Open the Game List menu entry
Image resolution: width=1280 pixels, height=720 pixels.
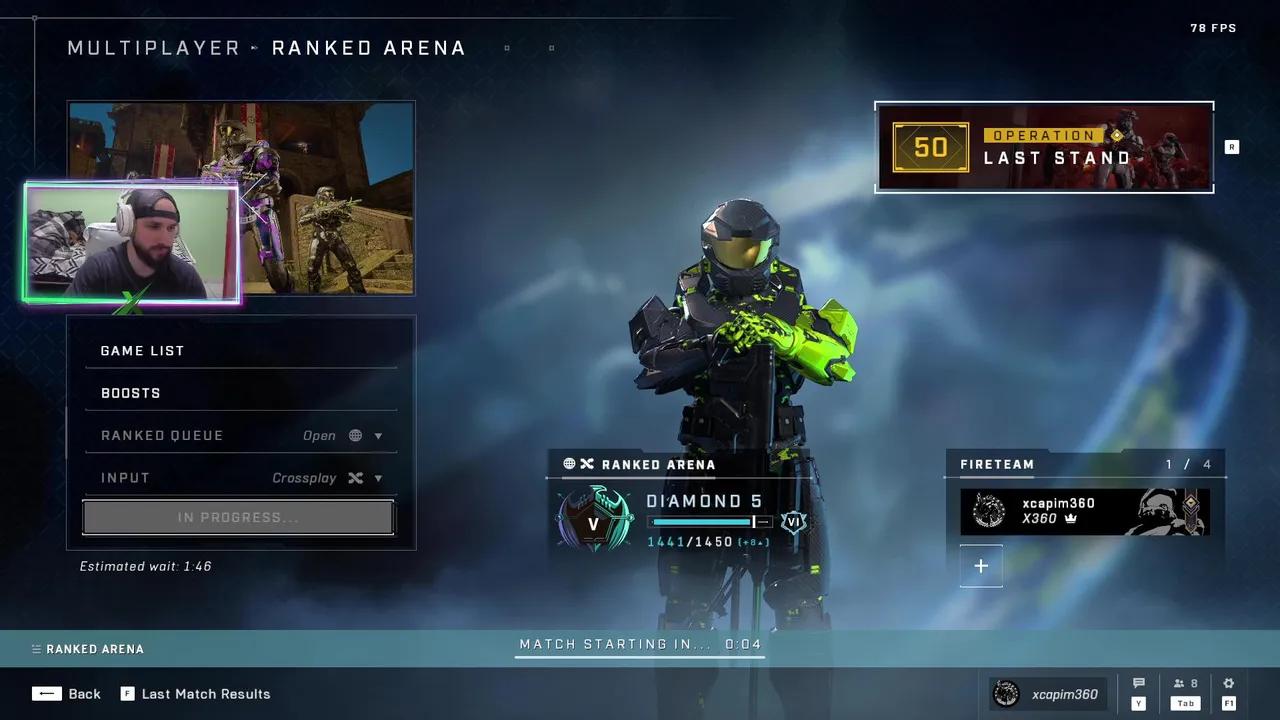pyautogui.click(x=240, y=351)
